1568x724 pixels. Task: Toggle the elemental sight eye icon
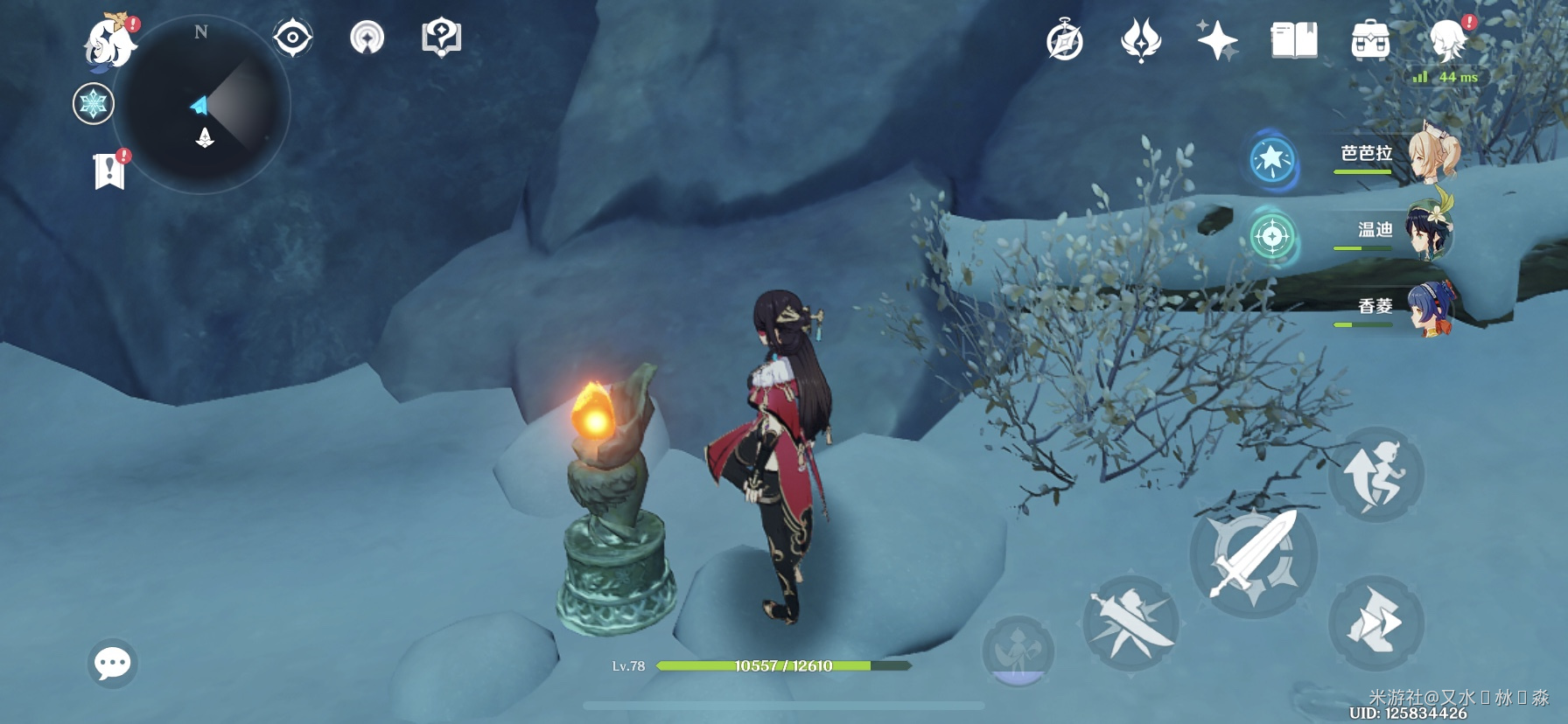292,38
